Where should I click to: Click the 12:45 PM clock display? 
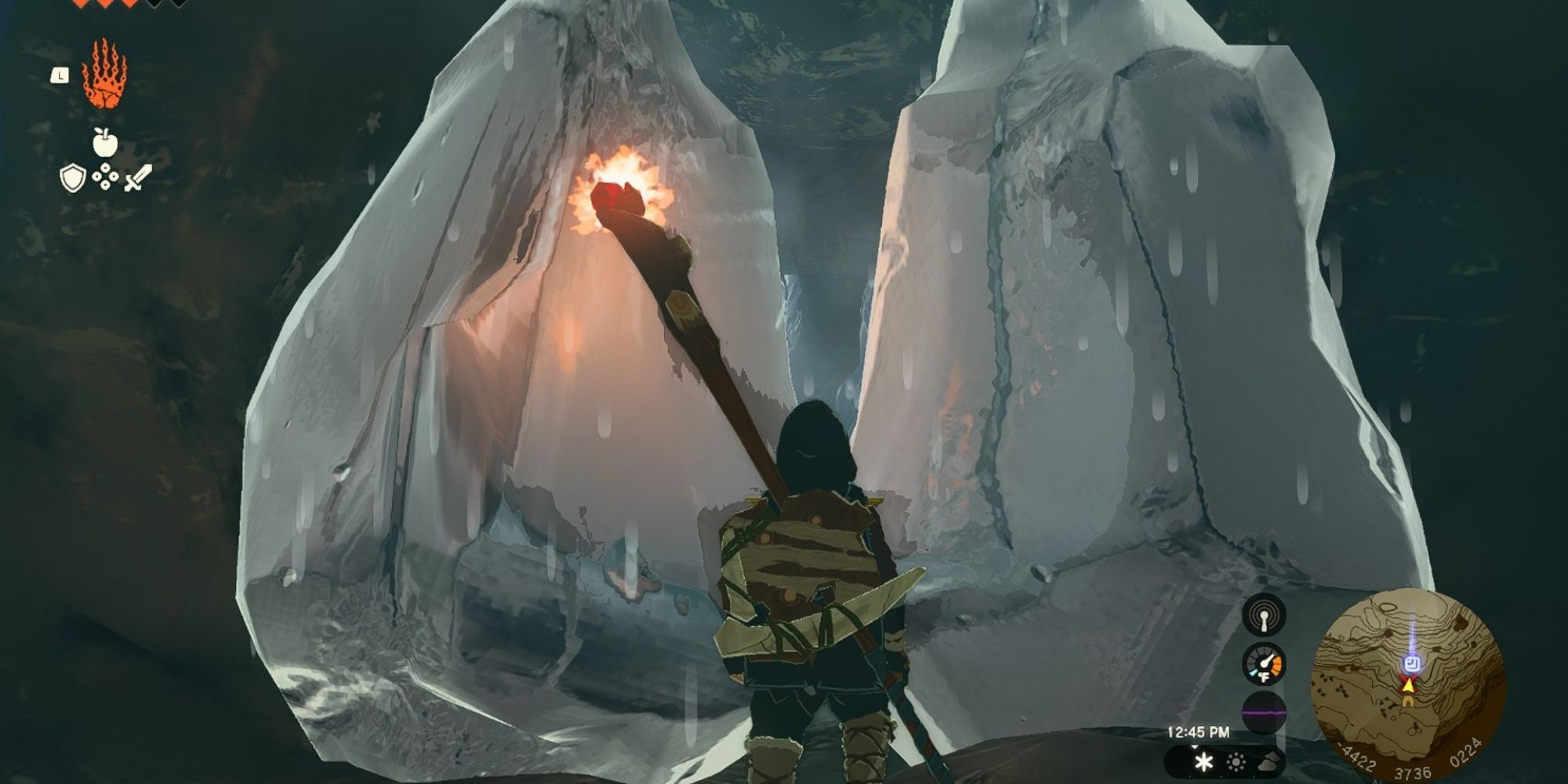pos(1198,731)
